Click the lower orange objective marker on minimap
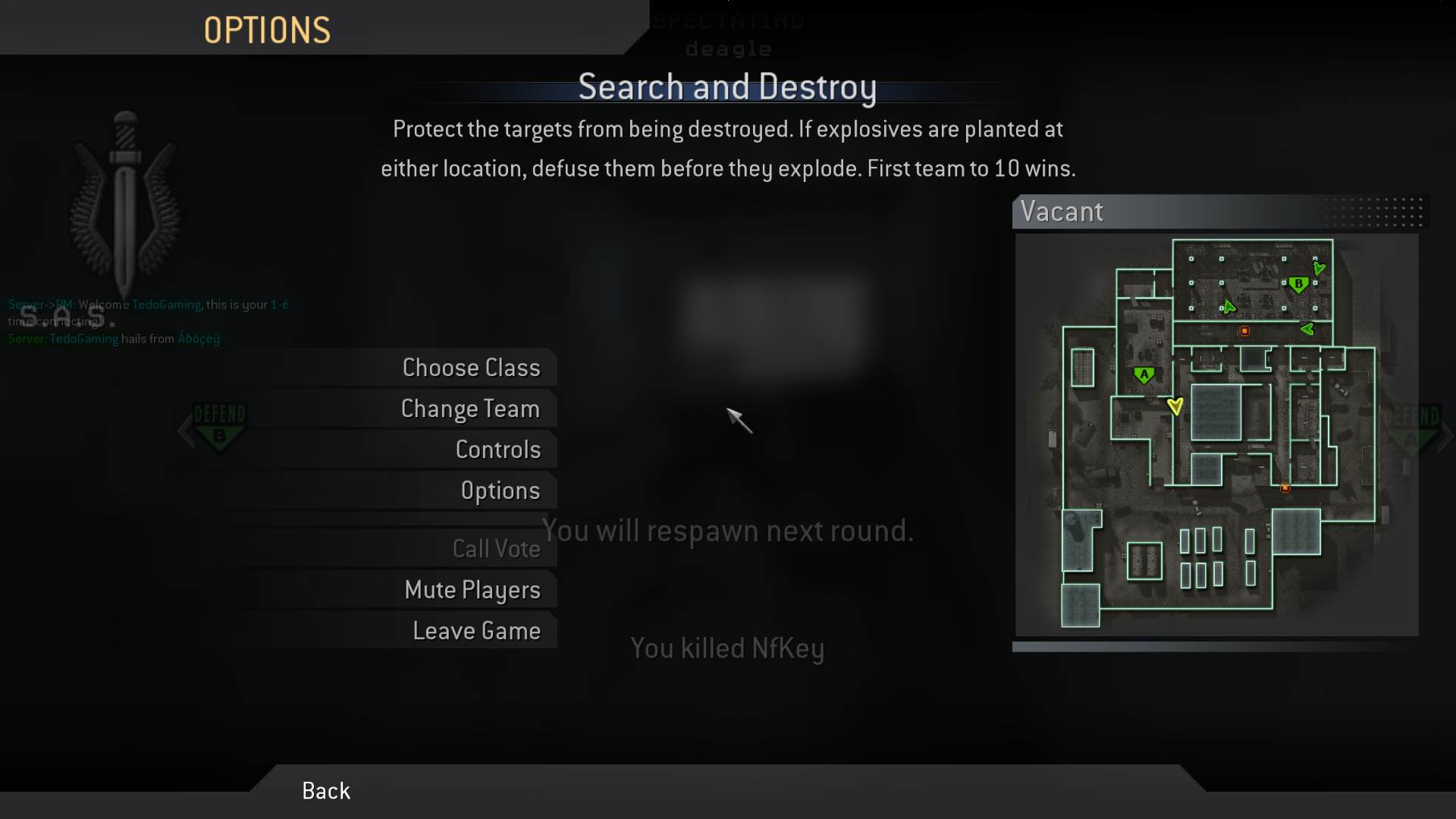The width and height of the screenshot is (1456, 819). coord(1285,488)
